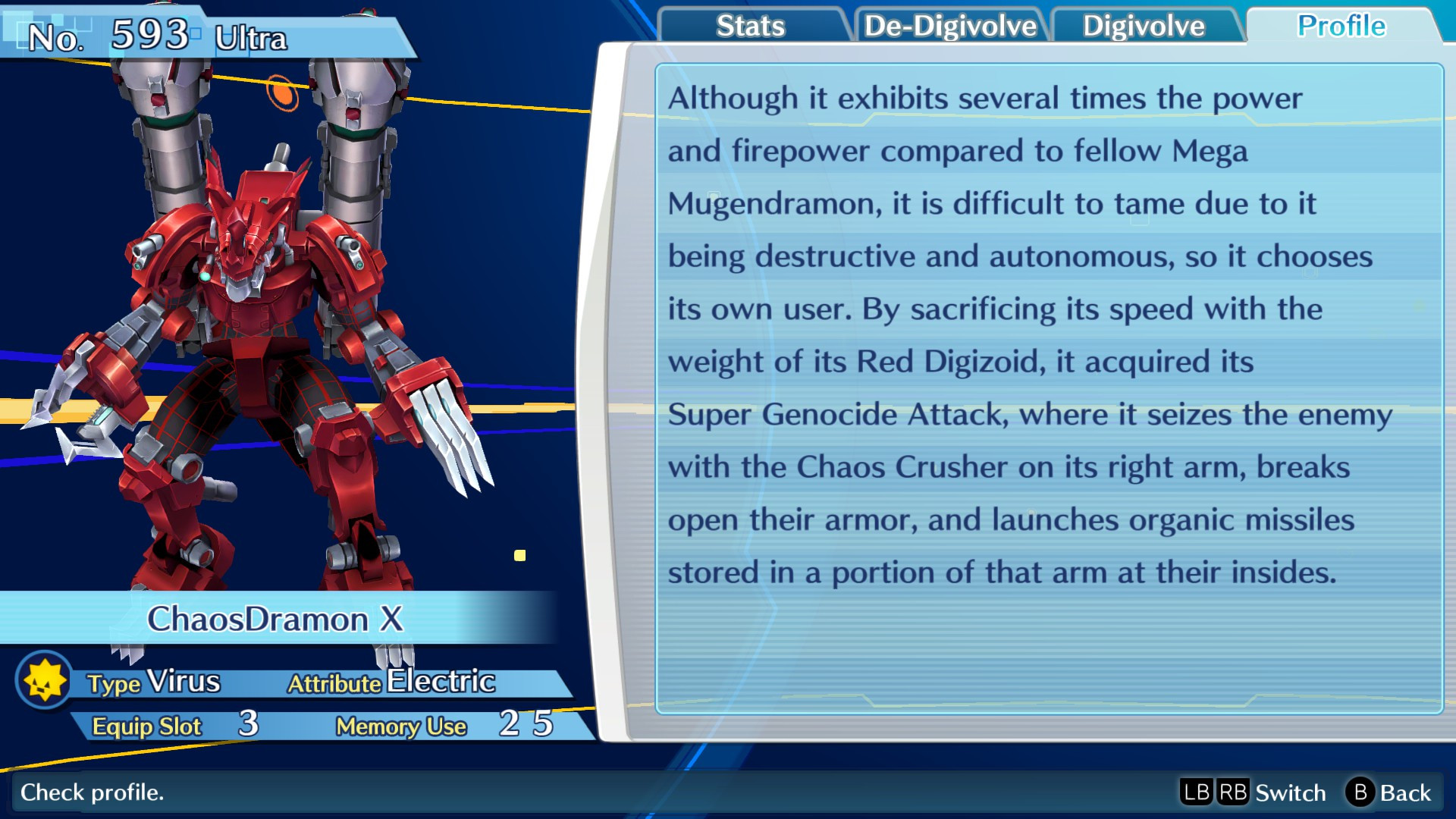Click the active Profile tab
Image resolution: width=1456 pixels, height=819 pixels.
click(x=1342, y=26)
